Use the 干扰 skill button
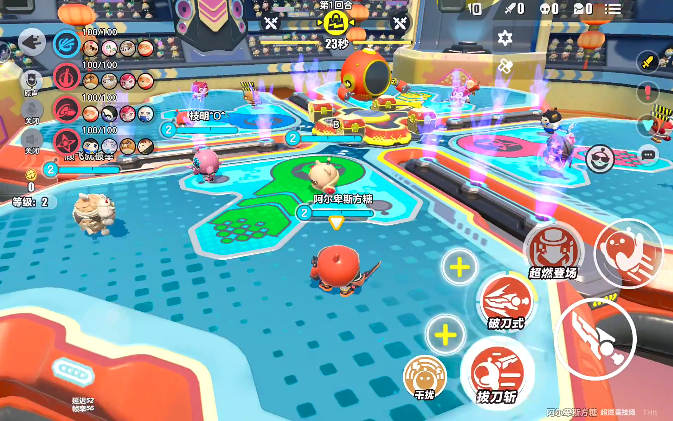 click(423, 376)
